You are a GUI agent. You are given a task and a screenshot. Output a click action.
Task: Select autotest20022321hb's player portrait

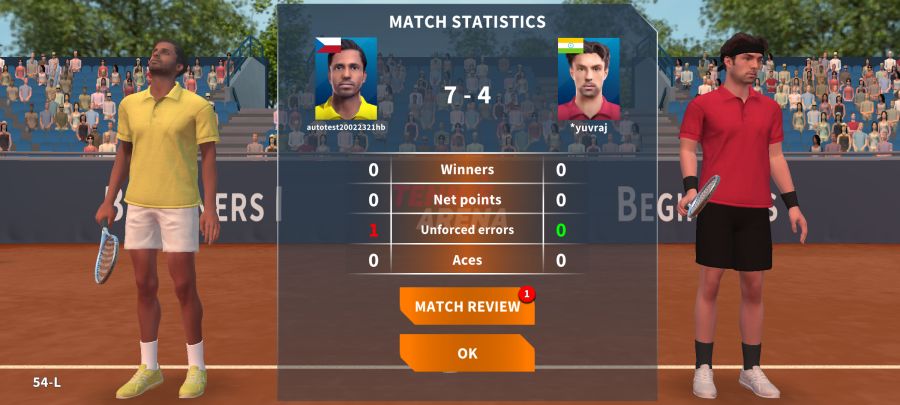(346, 80)
